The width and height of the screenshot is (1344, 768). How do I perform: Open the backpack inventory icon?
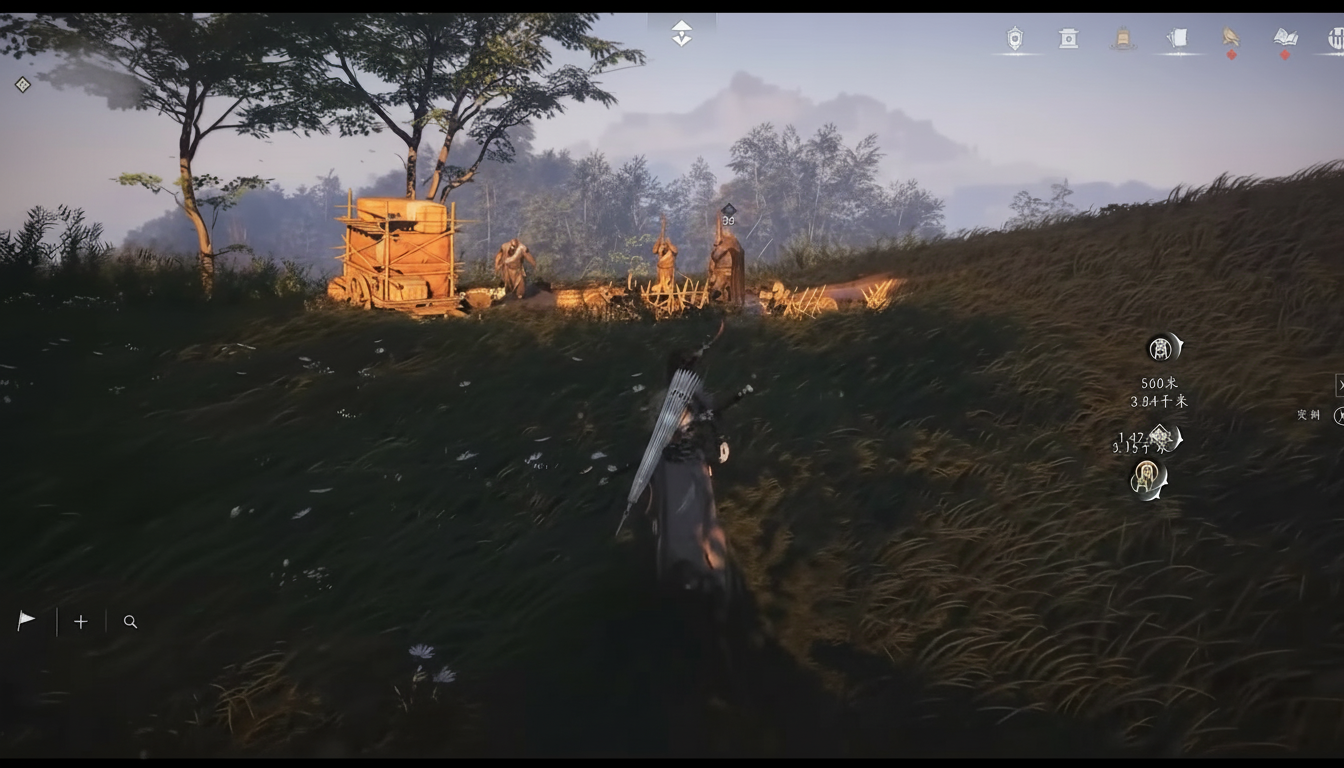point(1123,37)
